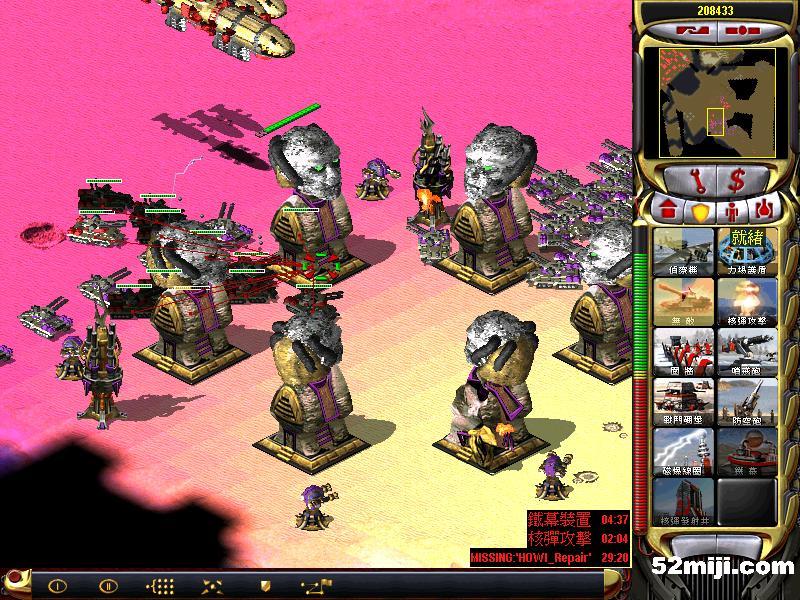
Task: Click the Team 1 button on bottom bar
Action: (x=57, y=585)
